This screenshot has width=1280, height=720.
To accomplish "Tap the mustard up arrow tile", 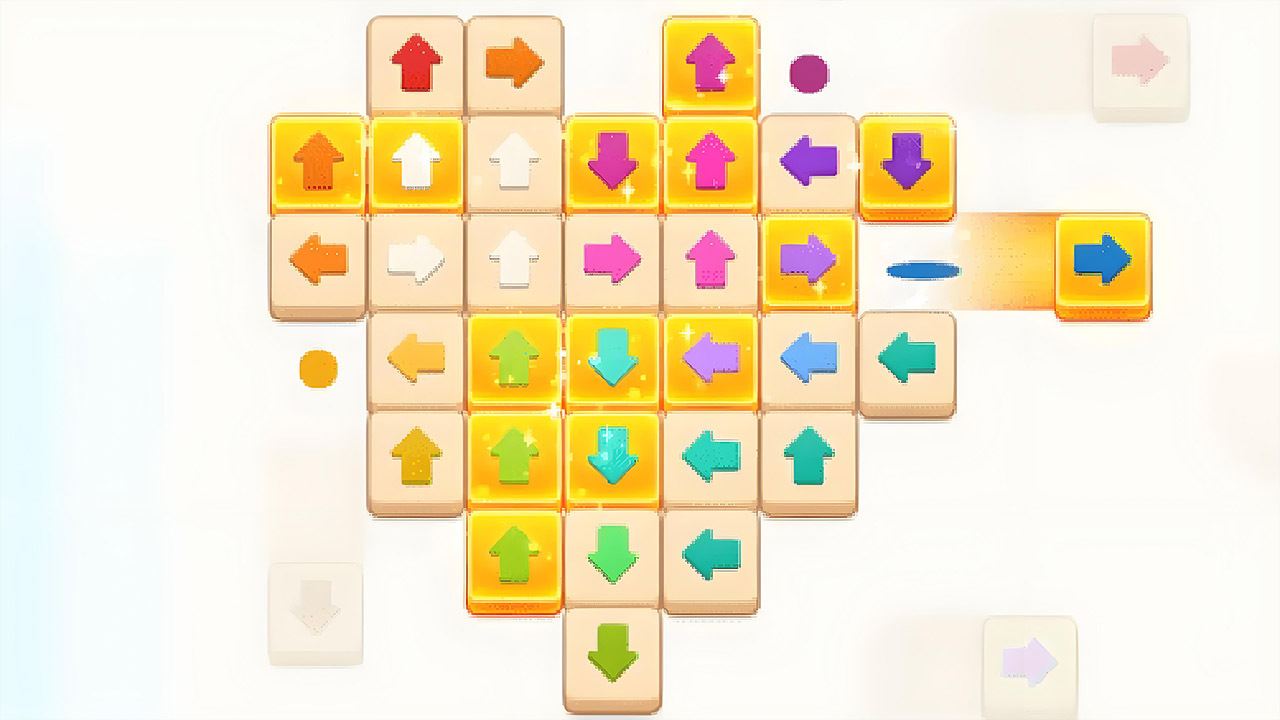I will click(416, 456).
